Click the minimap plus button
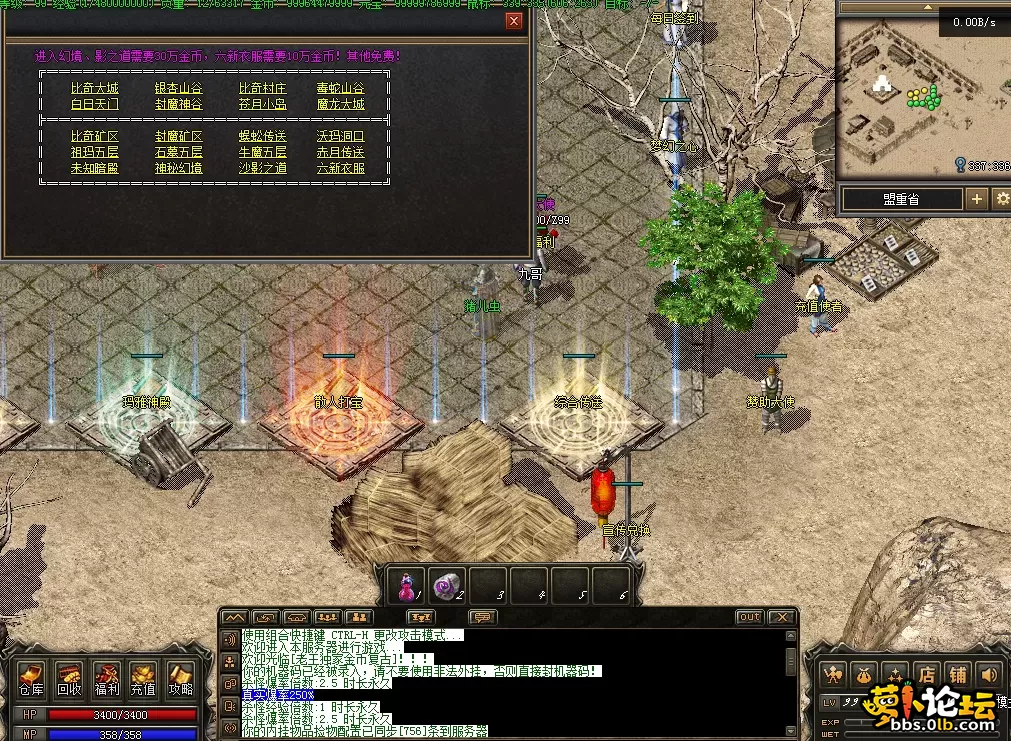The image size is (1011, 741). (x=977, y=199)
